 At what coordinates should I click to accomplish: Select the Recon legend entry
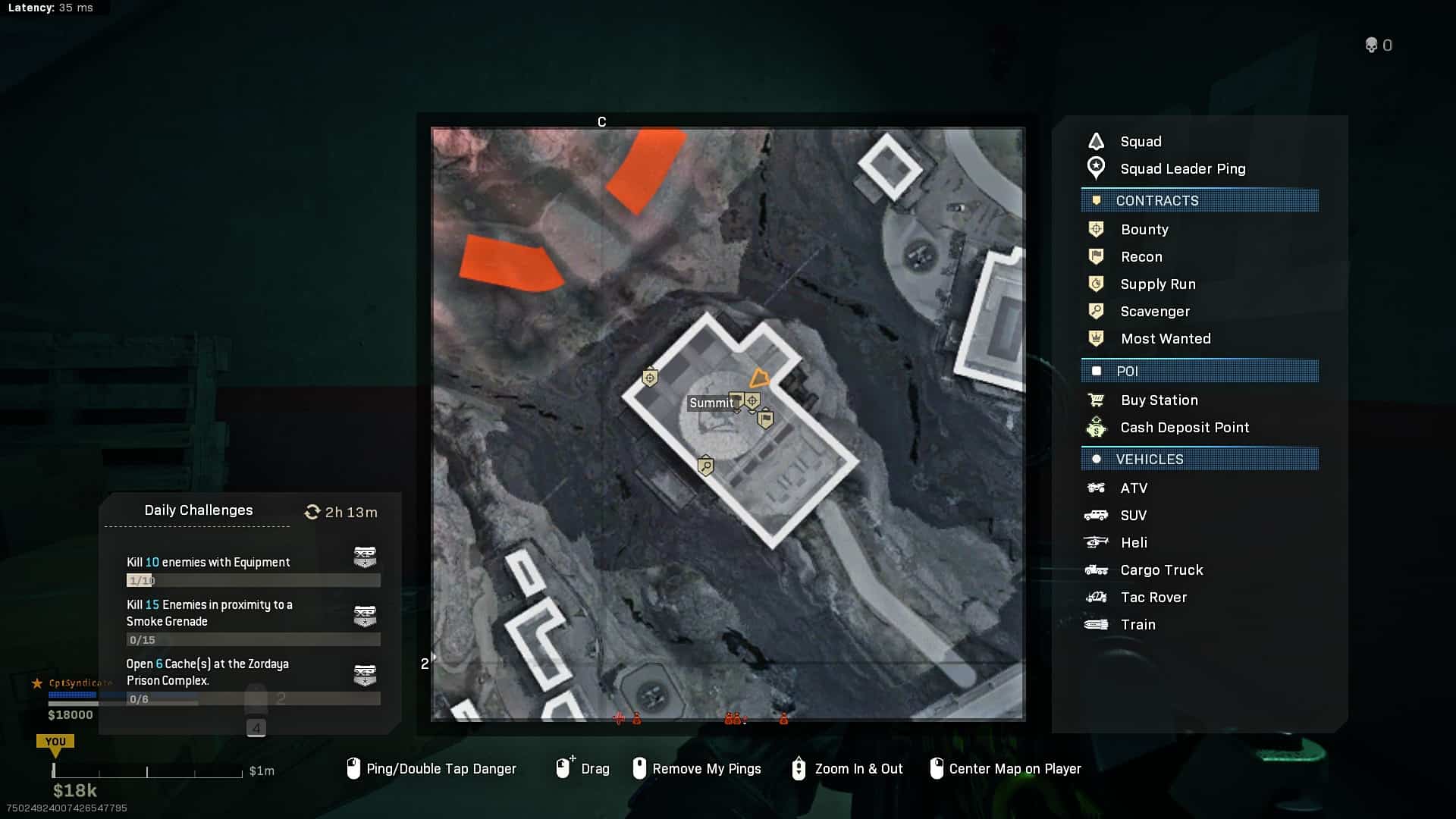click(1141, 257)
